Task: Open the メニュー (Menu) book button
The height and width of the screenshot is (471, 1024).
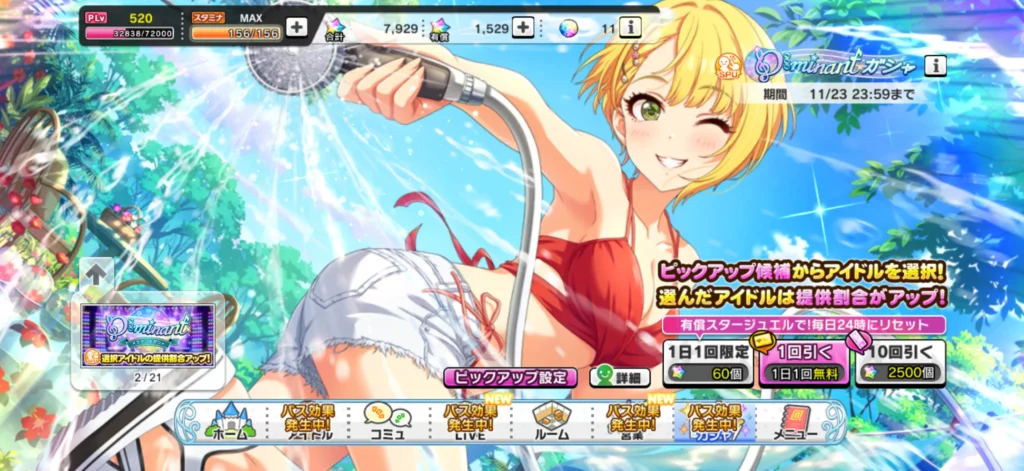Action: (796, 421)
